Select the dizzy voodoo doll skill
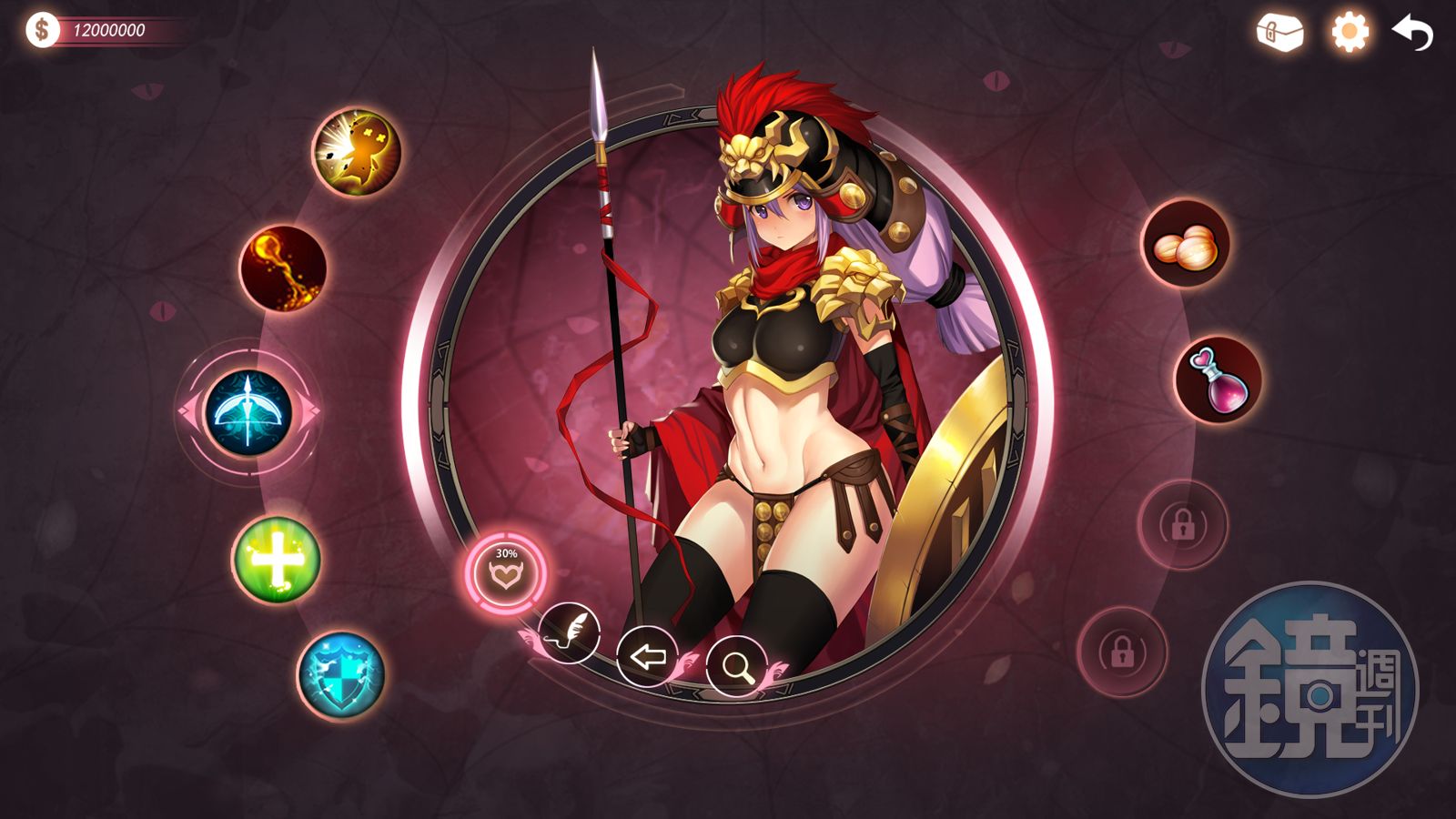 (x=357, y=152)
